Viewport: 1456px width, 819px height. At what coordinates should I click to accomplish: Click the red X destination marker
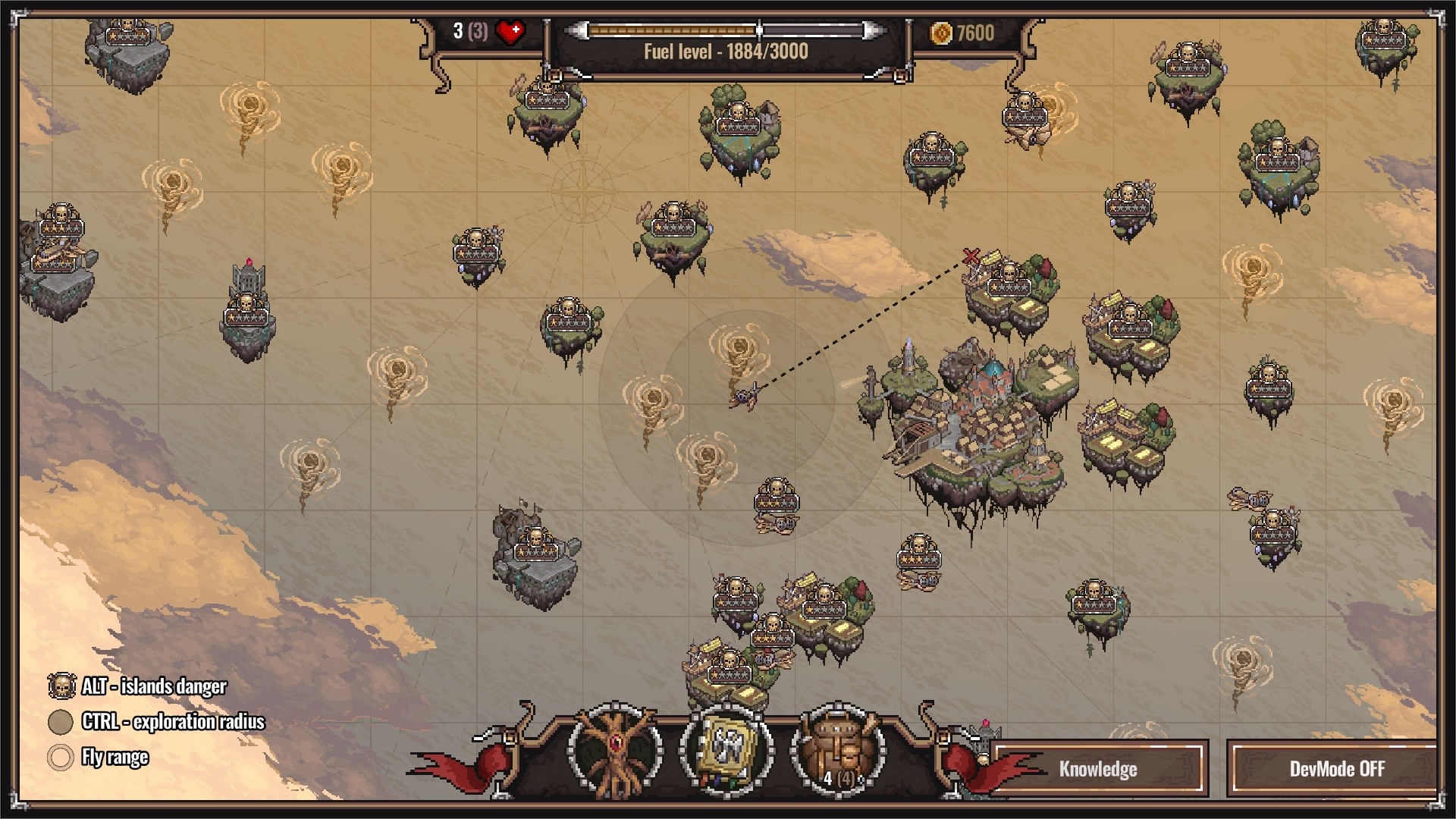(971, 256)
